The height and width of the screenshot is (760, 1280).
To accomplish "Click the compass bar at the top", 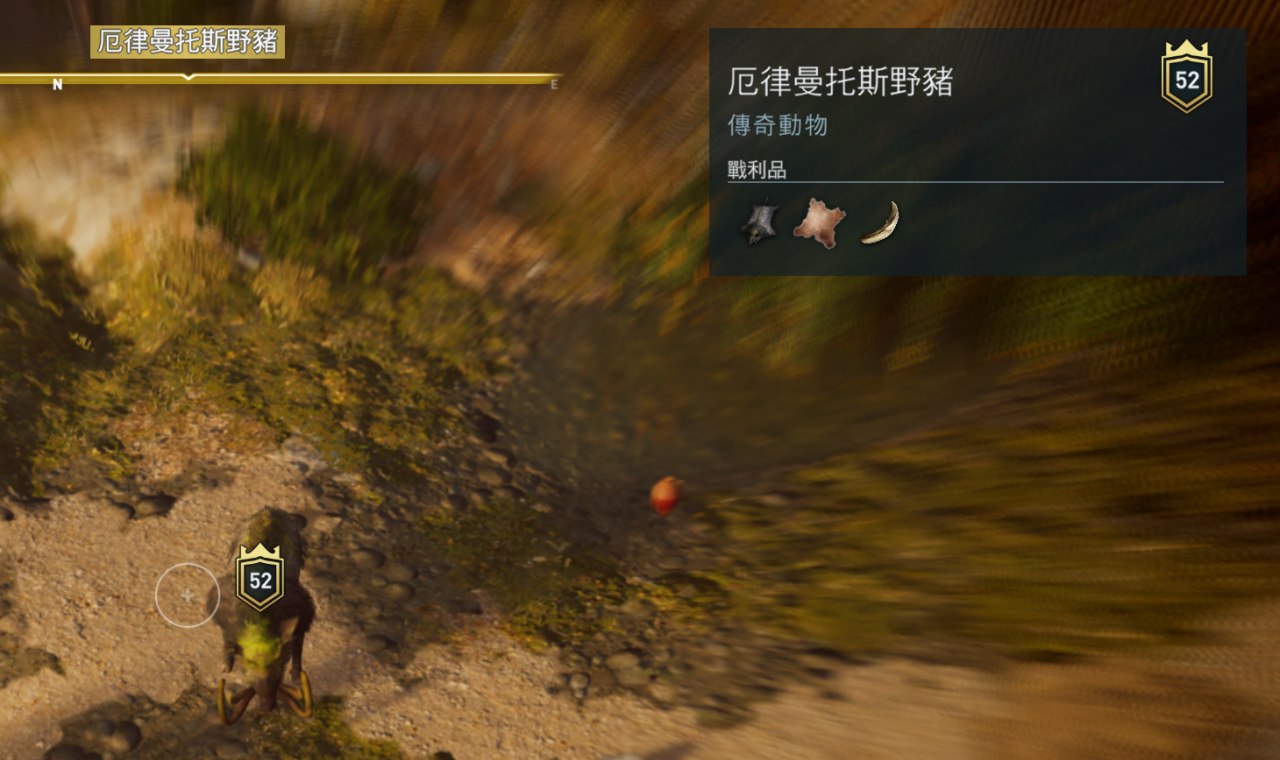I will coord(280,78).
